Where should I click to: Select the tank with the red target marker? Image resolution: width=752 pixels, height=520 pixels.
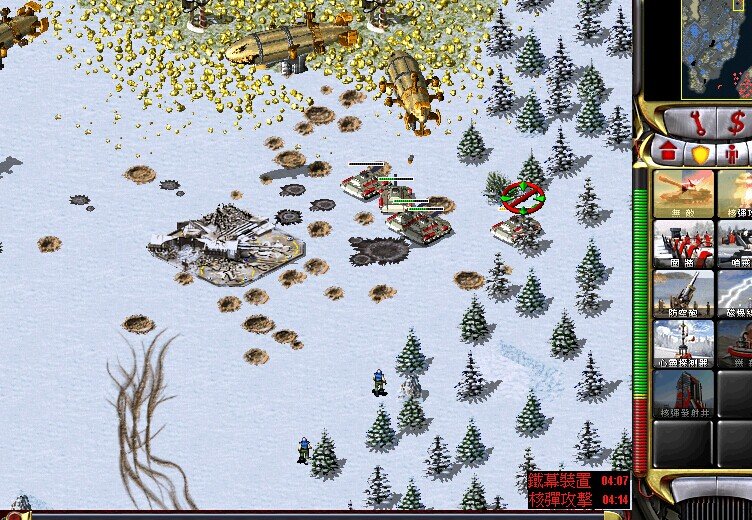[x=518, y=226]
